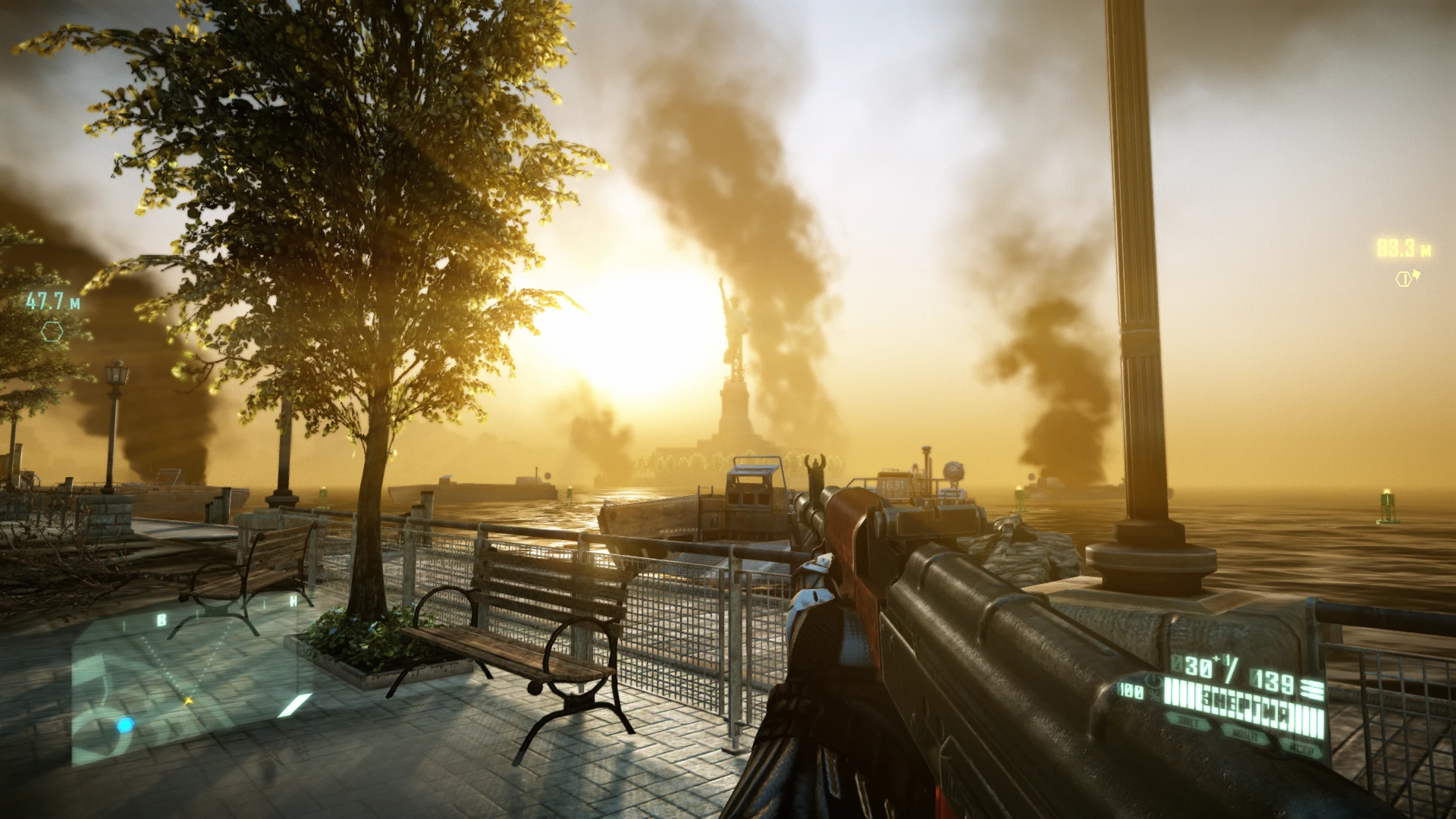
Task: Enable the МСКР cloak mode
Action: (x=1304, y=748)
